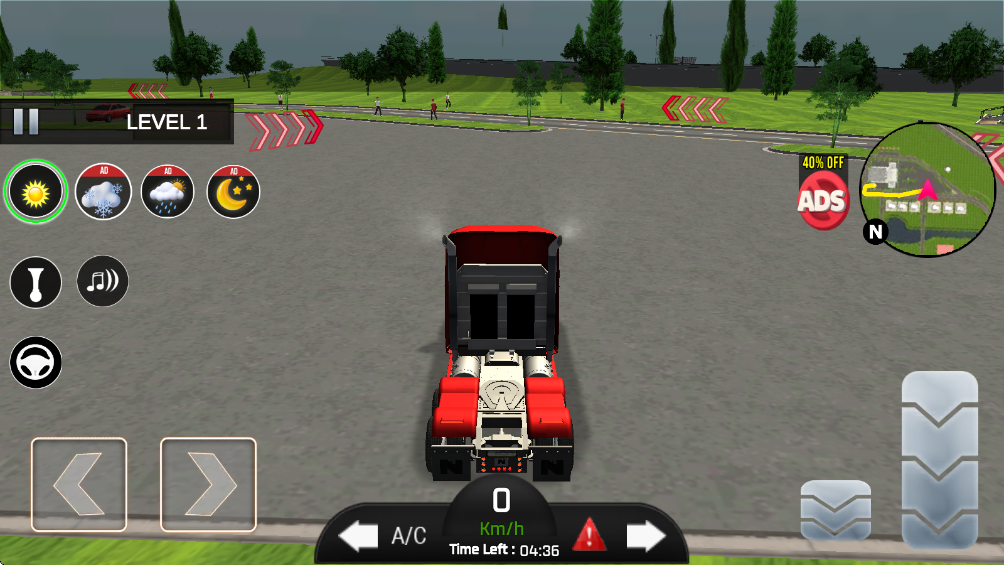Viewport: 1004px width, 565px height.
Task: Switch to snowy weather mode
Action: coord(102,191)
